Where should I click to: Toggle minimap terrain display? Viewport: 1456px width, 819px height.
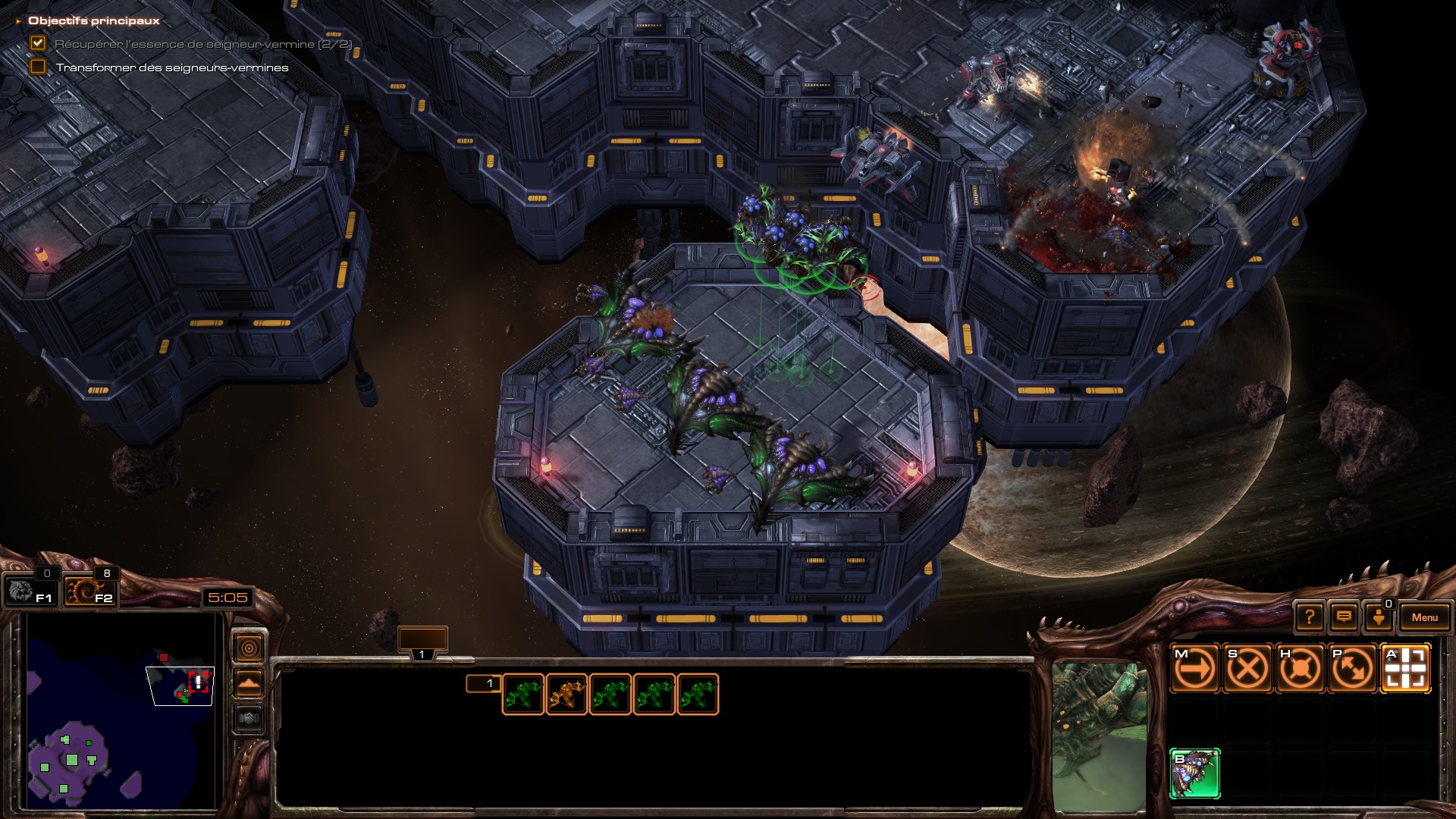pos(249,683)
